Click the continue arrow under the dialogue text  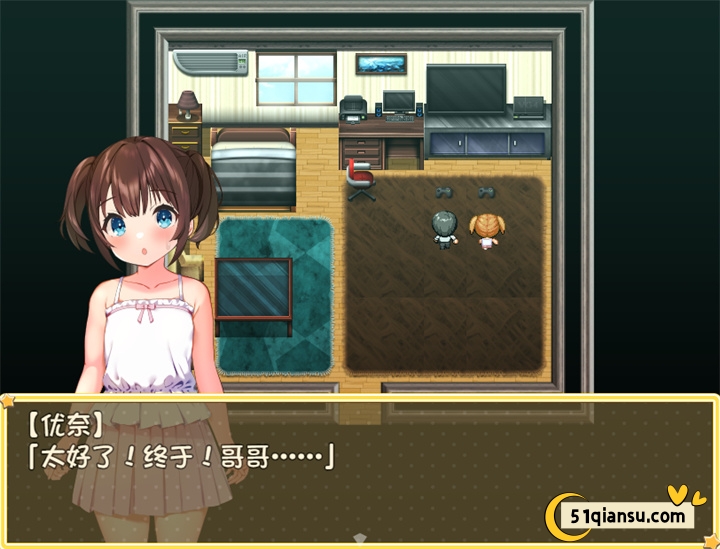tap(360, 539)
